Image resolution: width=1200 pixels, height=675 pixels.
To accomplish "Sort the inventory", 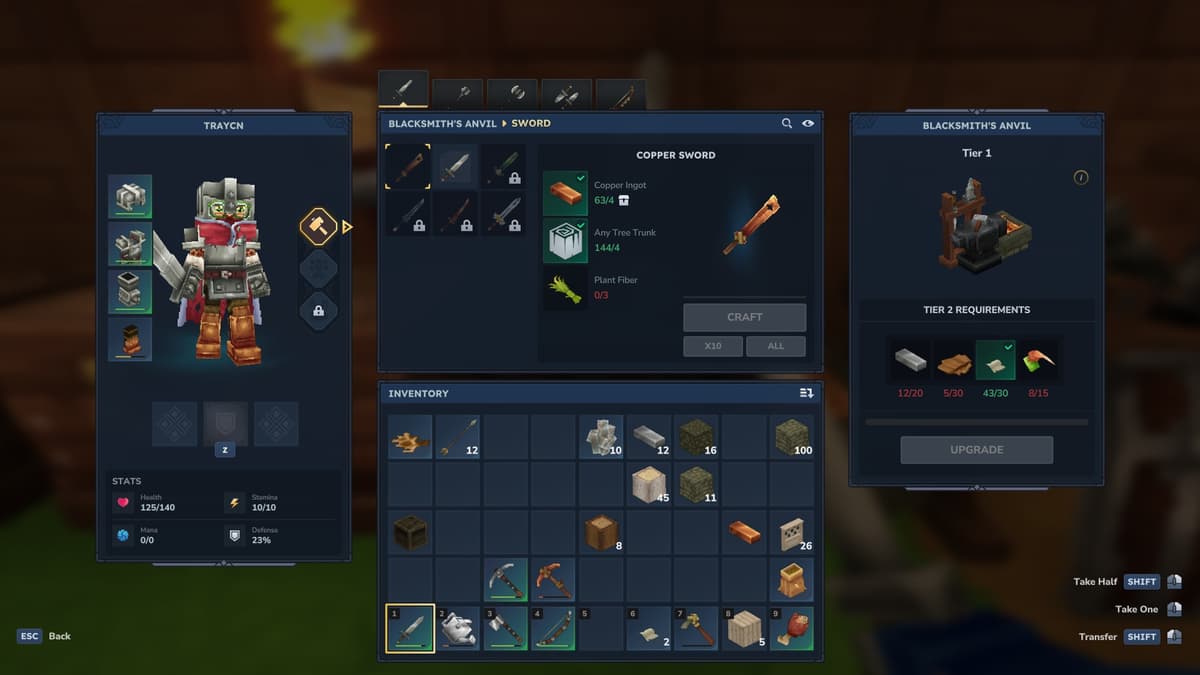I will [x=806, y=393].
